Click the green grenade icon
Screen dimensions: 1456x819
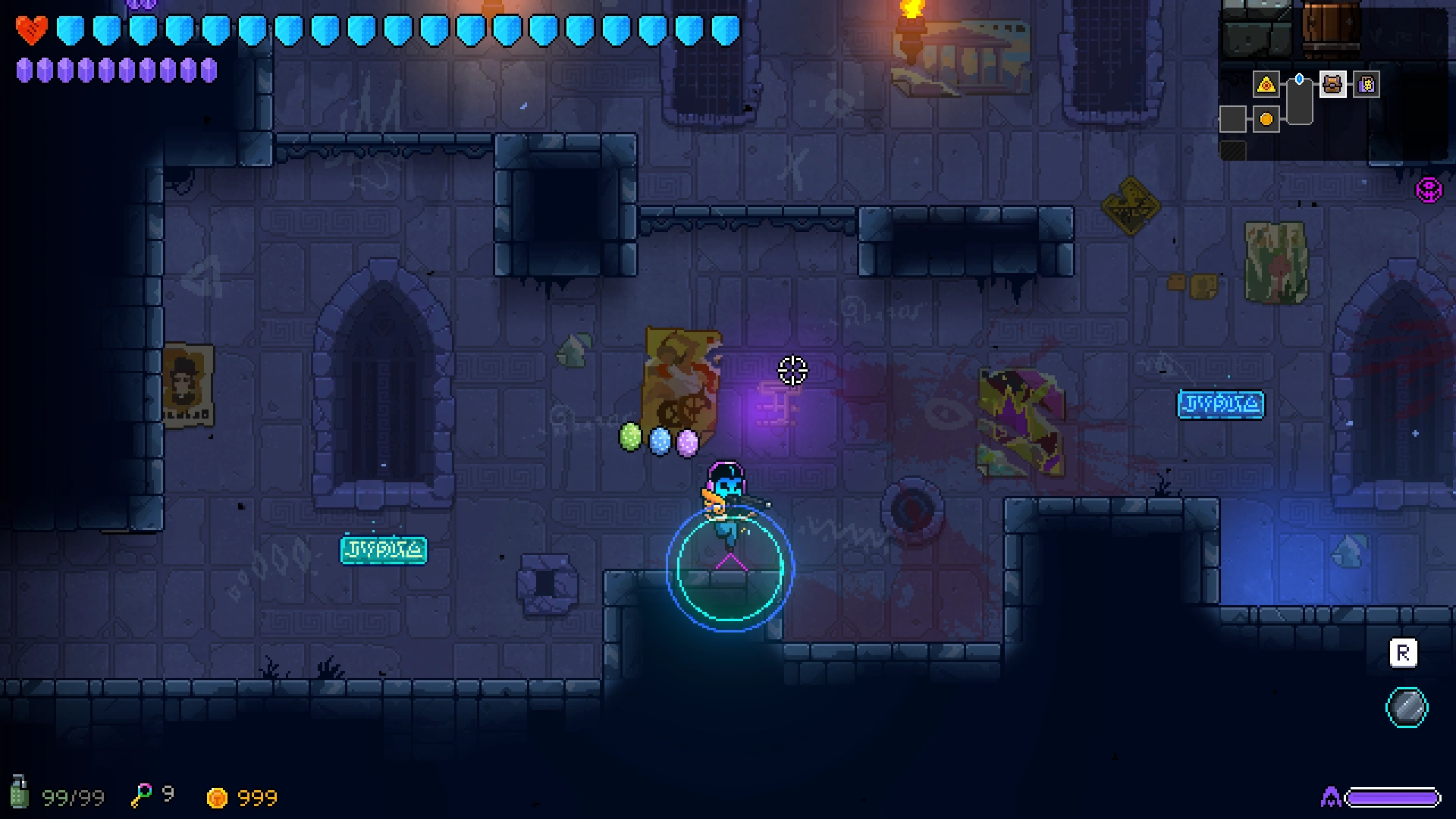pos(19,793)
